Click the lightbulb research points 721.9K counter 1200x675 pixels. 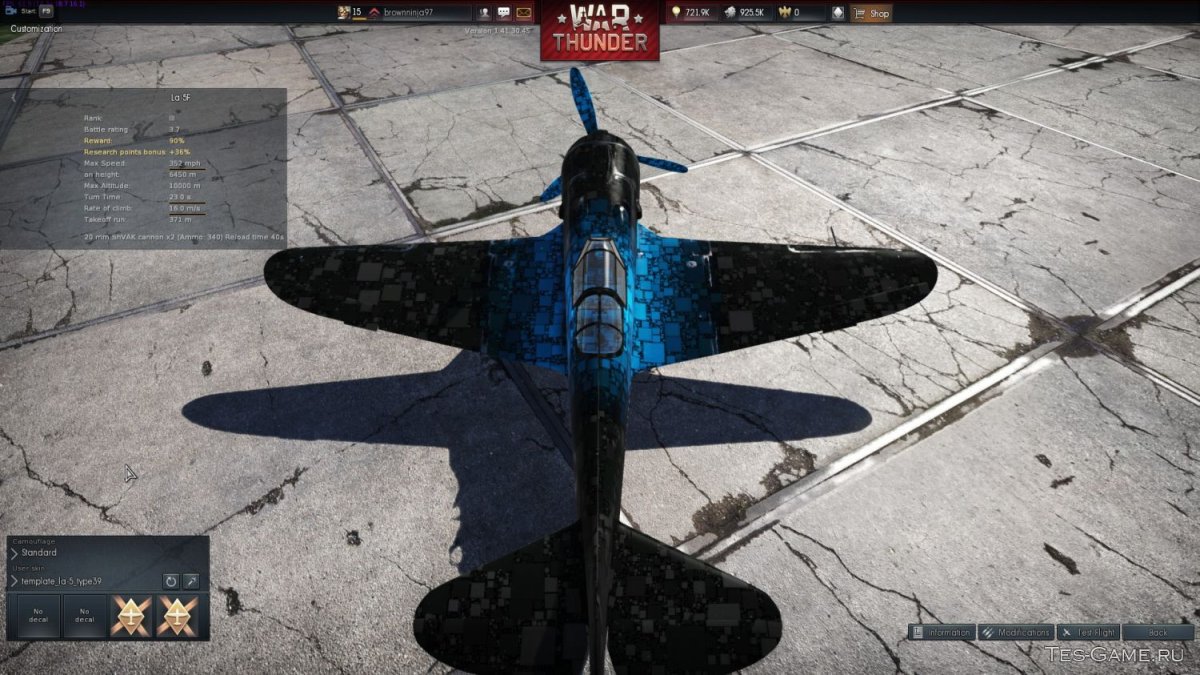691,13
